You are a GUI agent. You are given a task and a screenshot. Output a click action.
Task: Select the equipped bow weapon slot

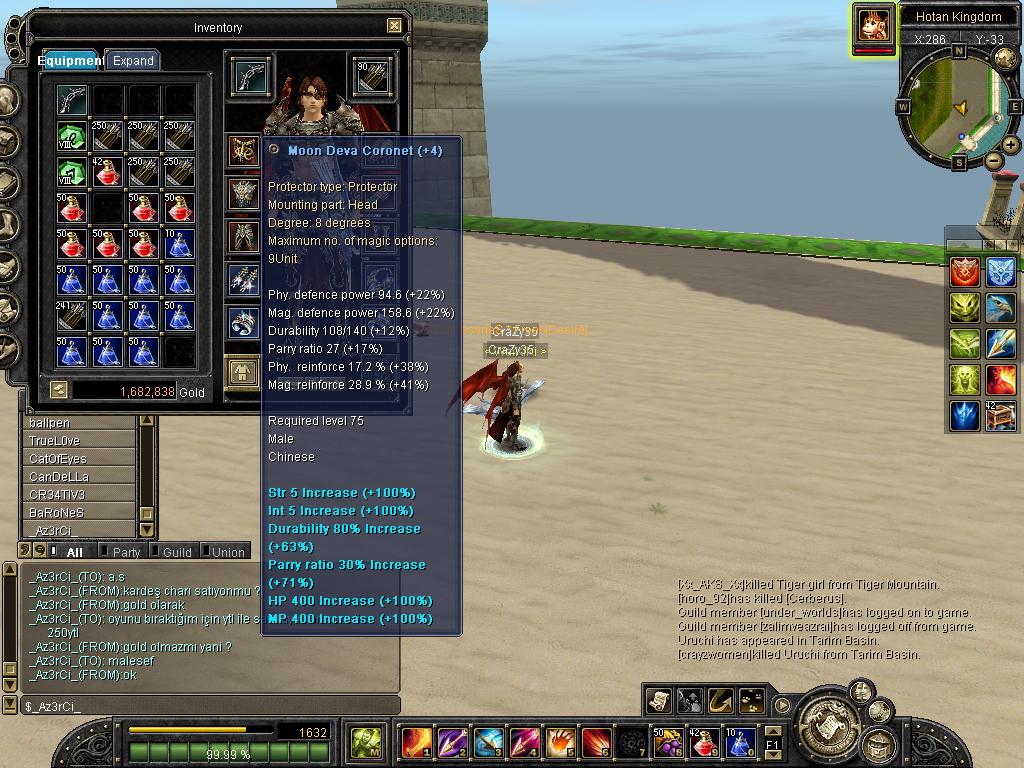[250, 76]
